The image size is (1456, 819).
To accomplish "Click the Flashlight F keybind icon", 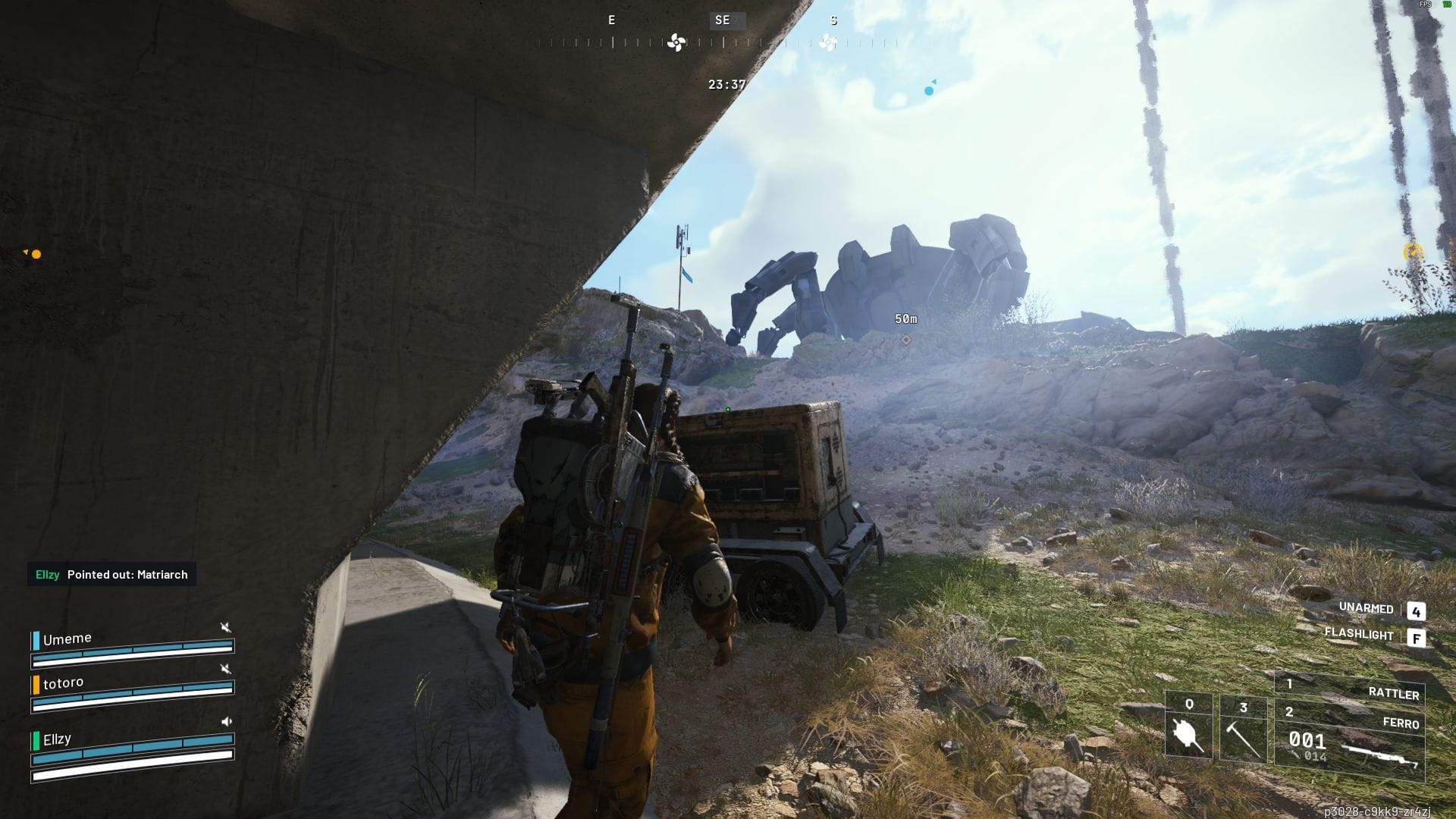I will 1417,637.
